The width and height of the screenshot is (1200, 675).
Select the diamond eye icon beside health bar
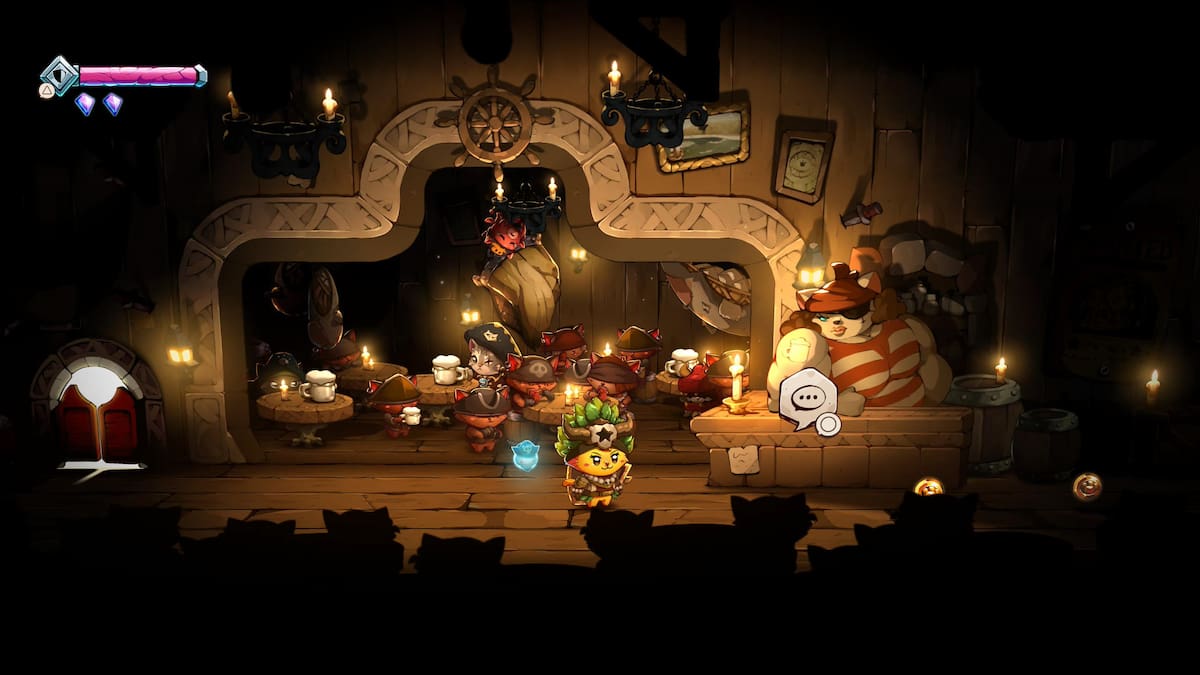pos(60,75)
